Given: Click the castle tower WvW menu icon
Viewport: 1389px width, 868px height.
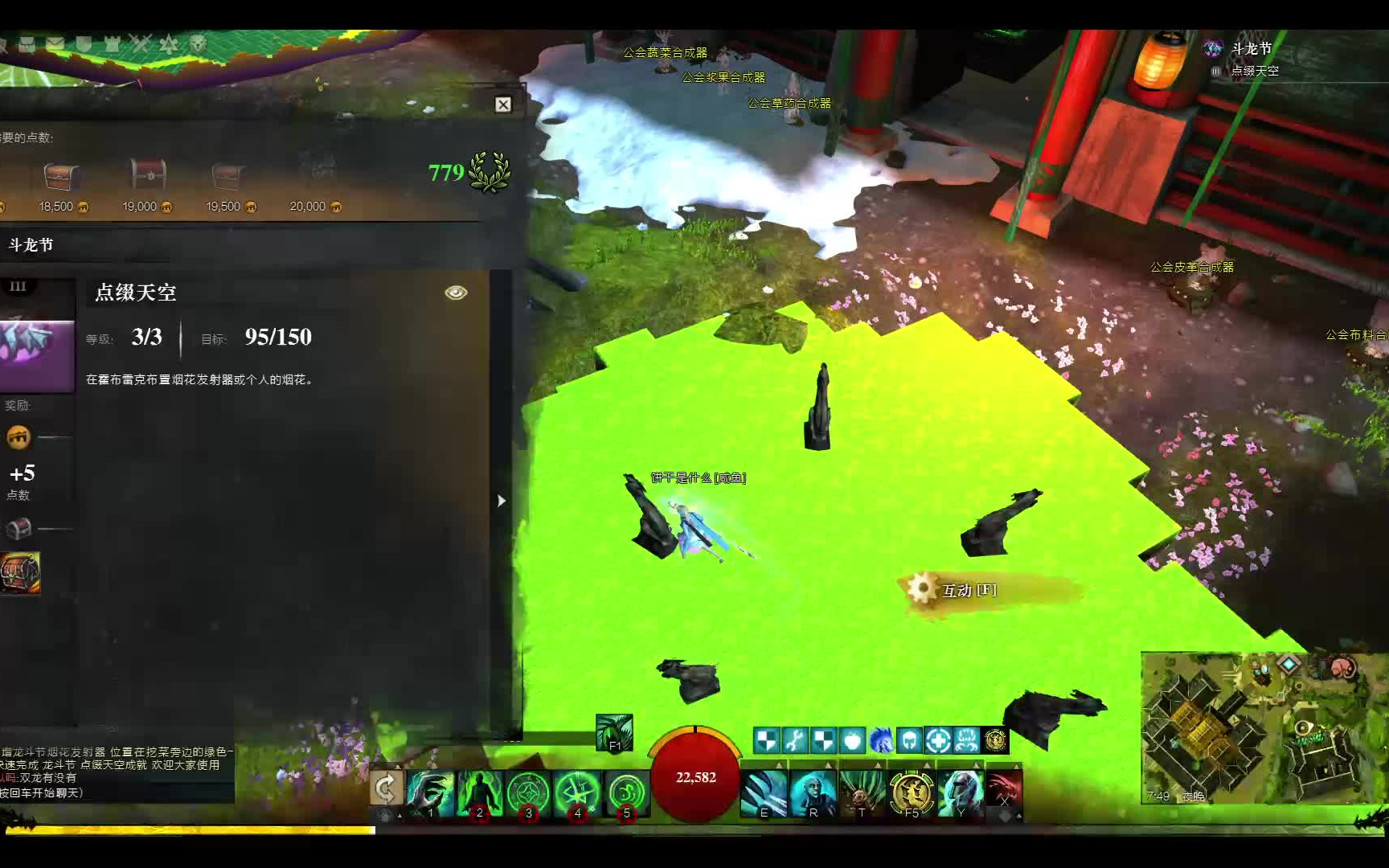Looking at the screenshot, I should pyautogui.click(x=112, y=43).
